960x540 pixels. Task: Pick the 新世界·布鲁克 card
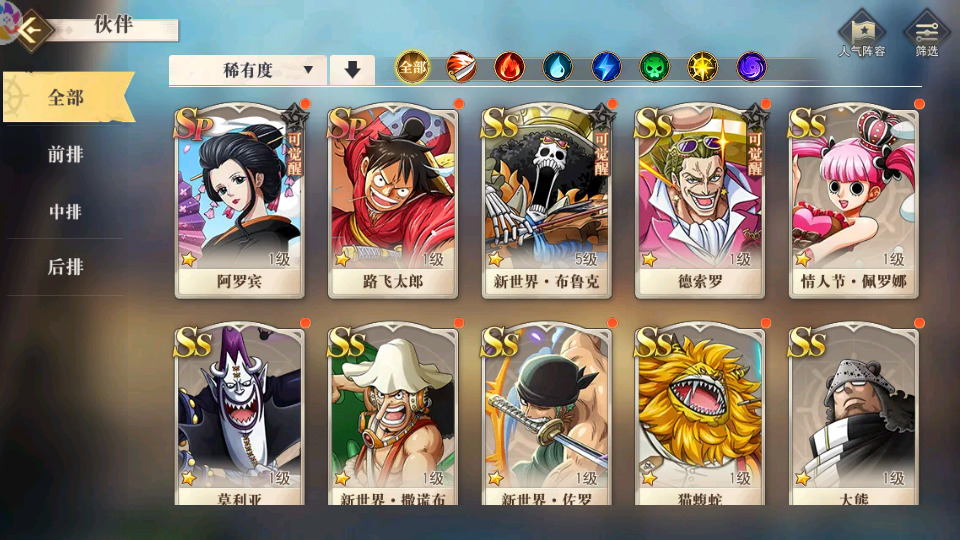[x=546, y=200]
